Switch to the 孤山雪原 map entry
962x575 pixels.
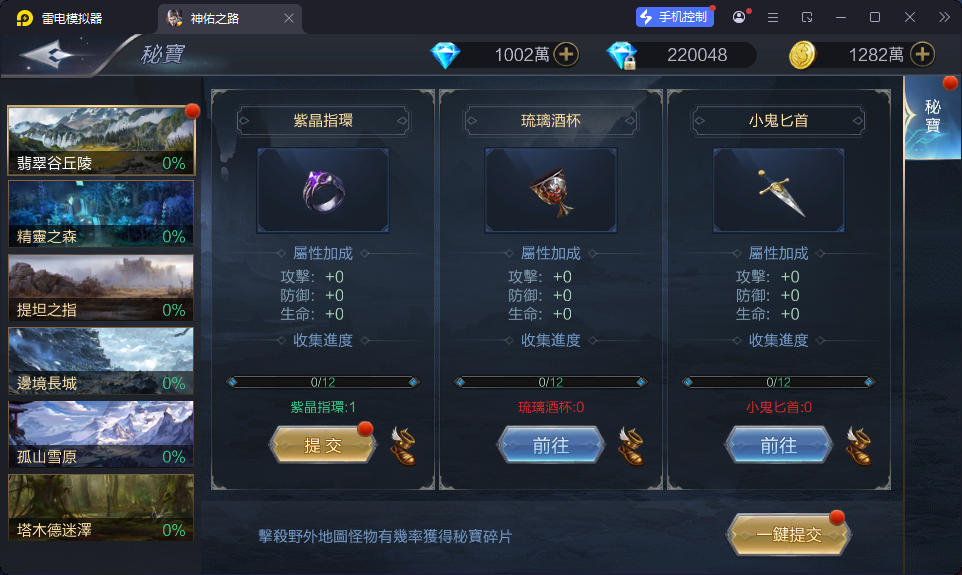point(101,435)
